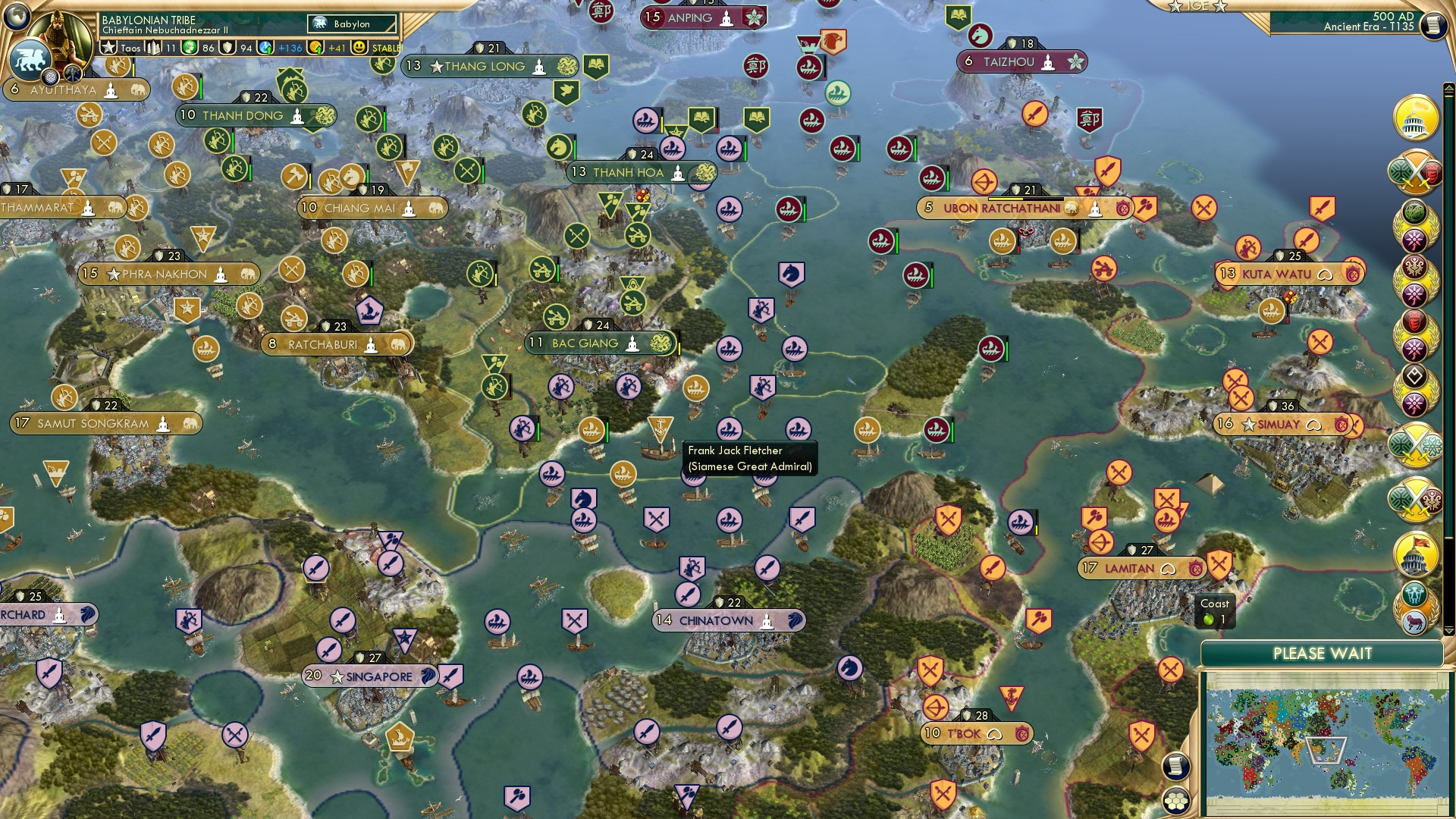The width and height of the screenshot is (1456, 819).
Task: Collapse the right sidebar using the bottom chevron
Action: click(x=1449, y=632)
